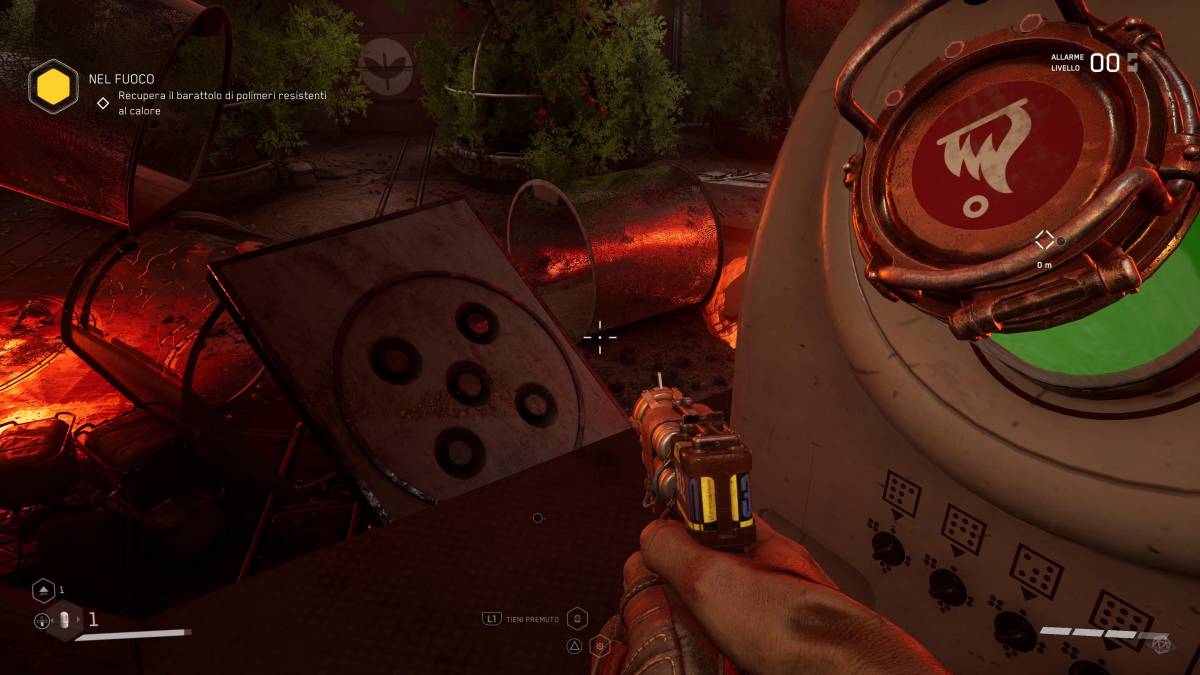Click the hexagon icon with upward triangle

pyautogui.click(x=43, y=590)
